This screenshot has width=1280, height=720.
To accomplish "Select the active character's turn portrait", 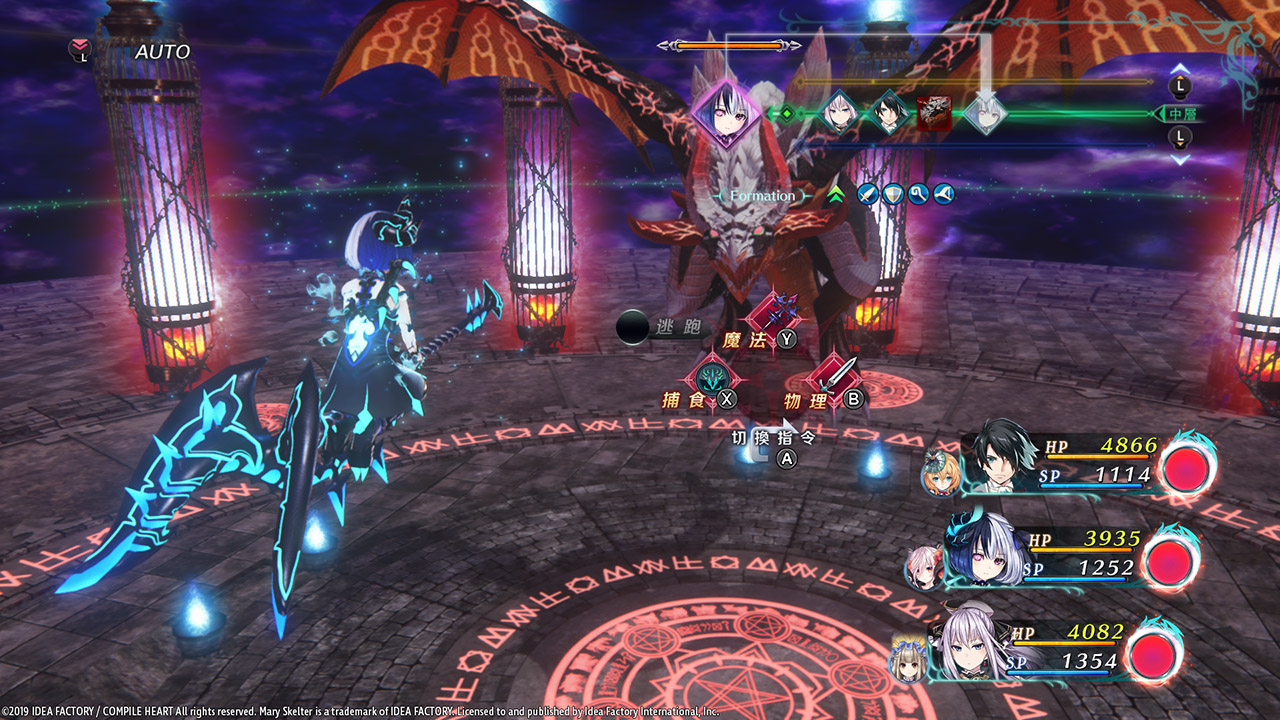I will pos(726,114).
